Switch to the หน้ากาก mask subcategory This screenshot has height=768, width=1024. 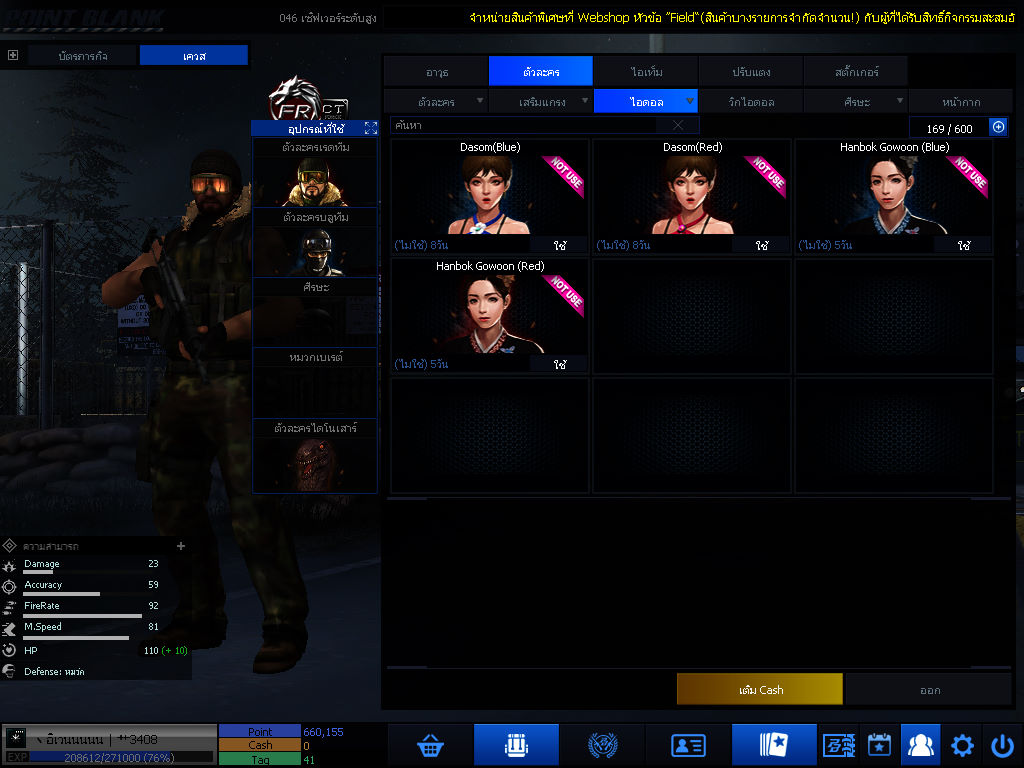(x=960, y=102)
